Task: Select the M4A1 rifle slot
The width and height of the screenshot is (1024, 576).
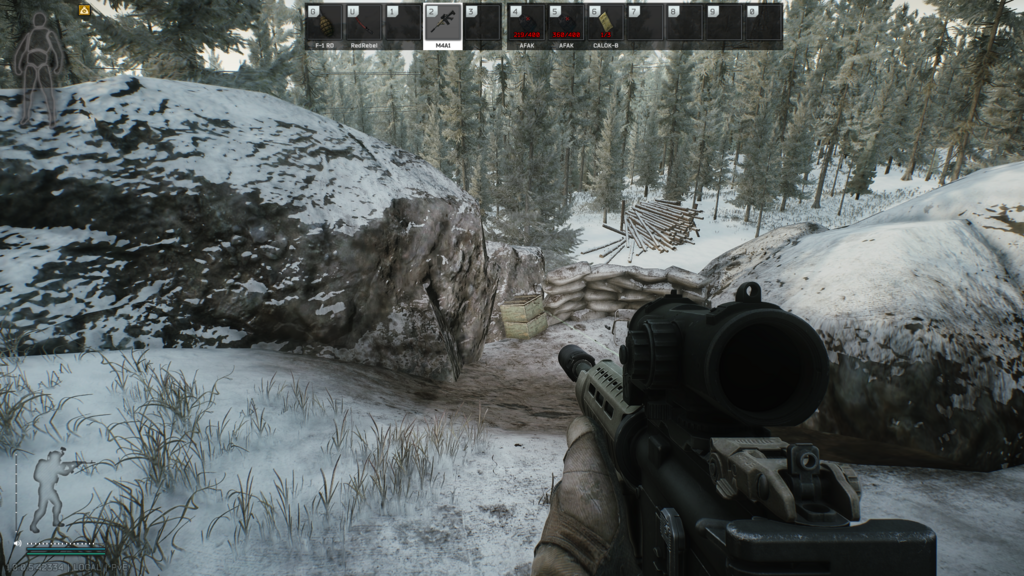Action: (442, 23)
